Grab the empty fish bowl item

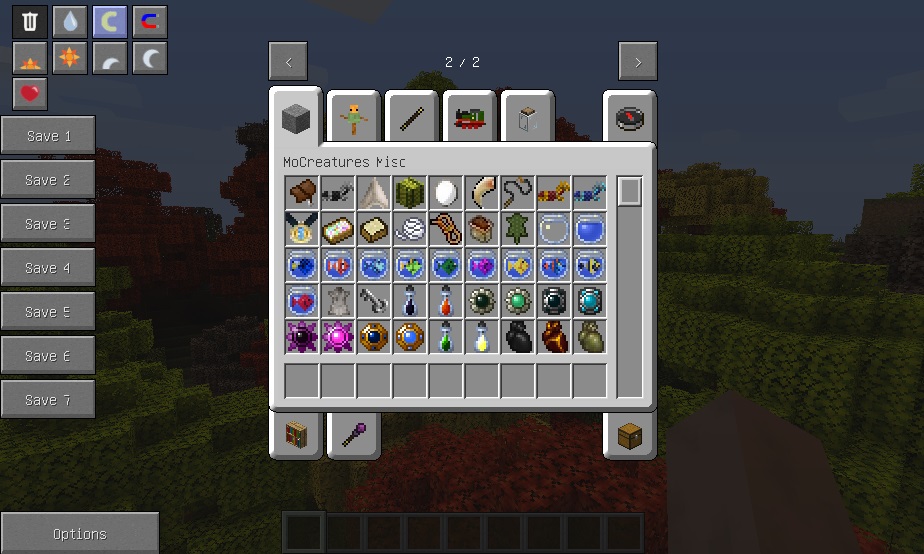click(554, 229)
